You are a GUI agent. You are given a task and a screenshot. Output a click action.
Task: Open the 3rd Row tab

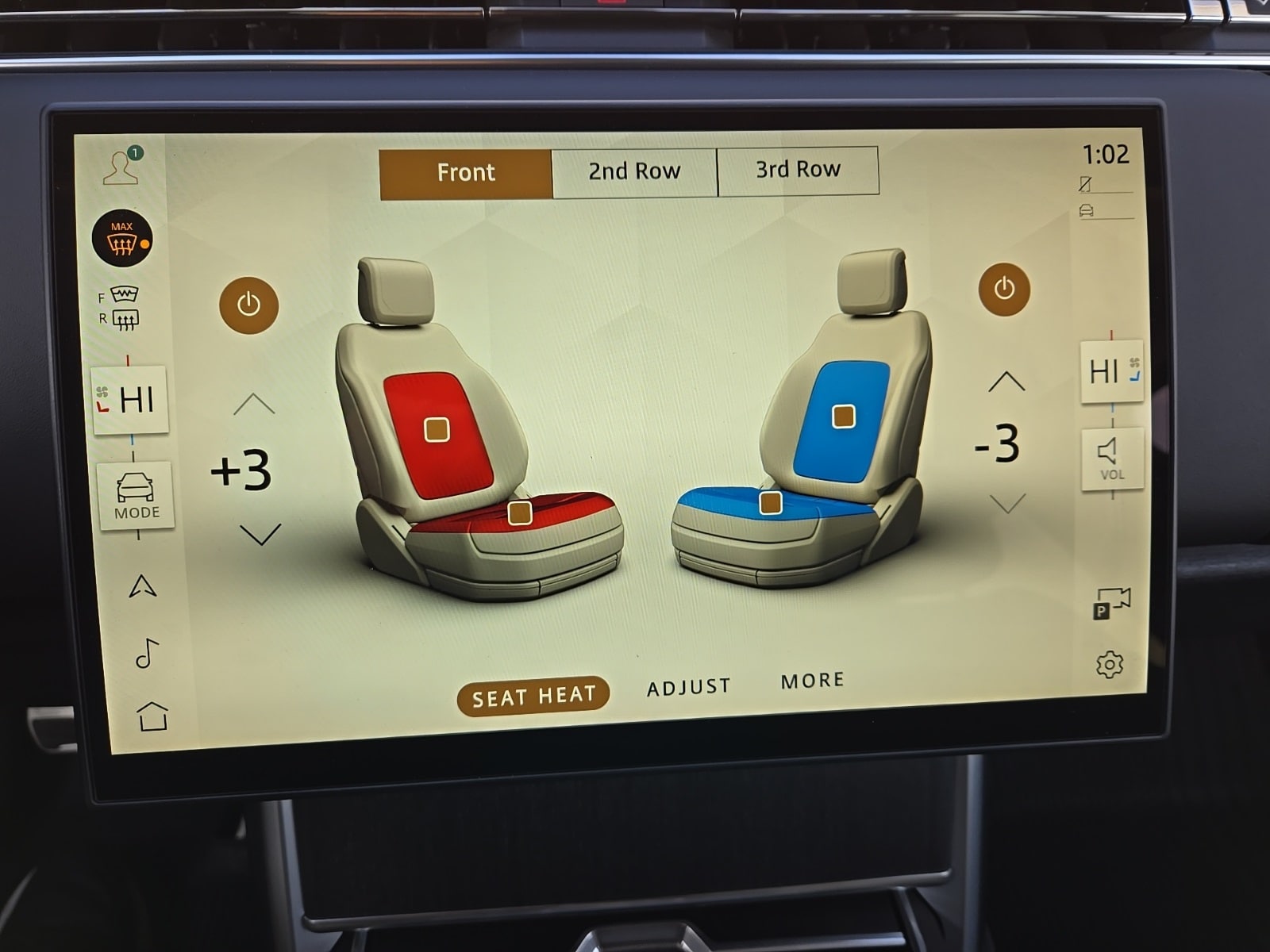(x=798, y=170)
